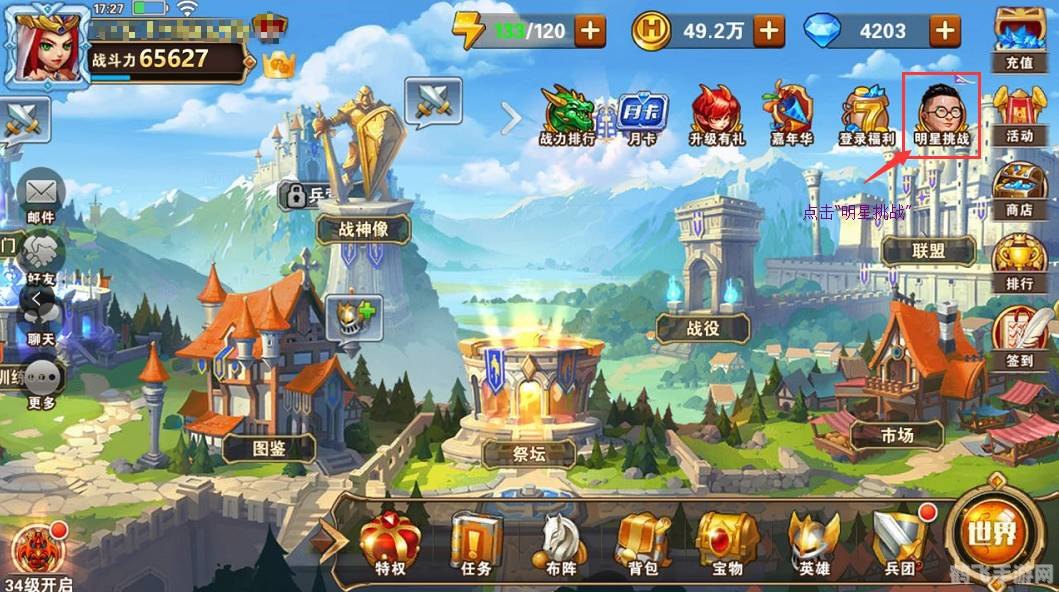This screenshot has width=1059, height=592.
Task: Open the 登录福利 login rewards
Action: point(865,115)
